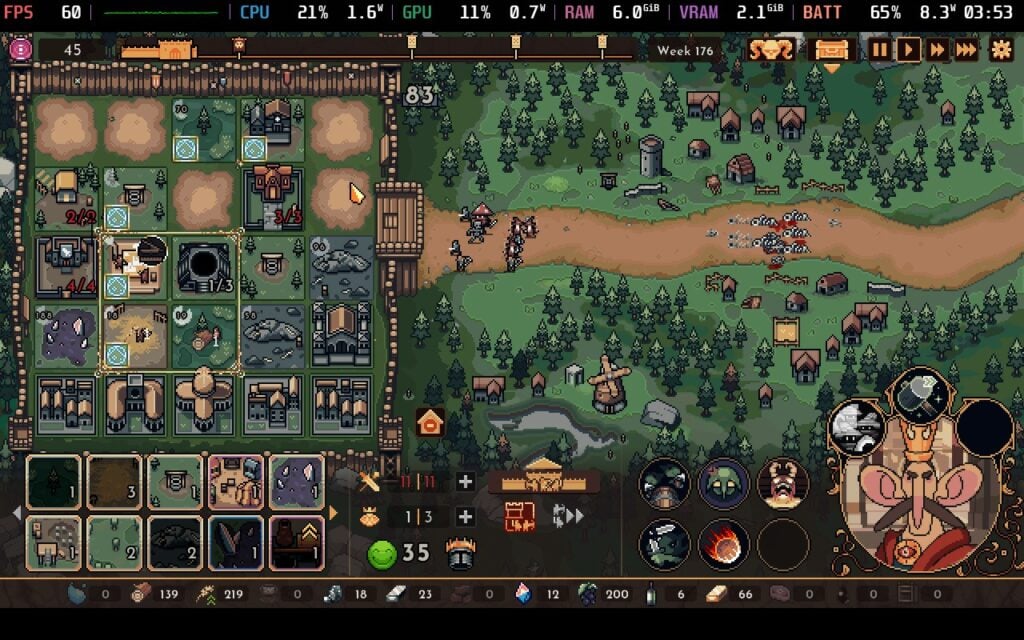Select the stone well tile card
The image size is (1024, 640).
pyautogui.click(x=175, y=481)
